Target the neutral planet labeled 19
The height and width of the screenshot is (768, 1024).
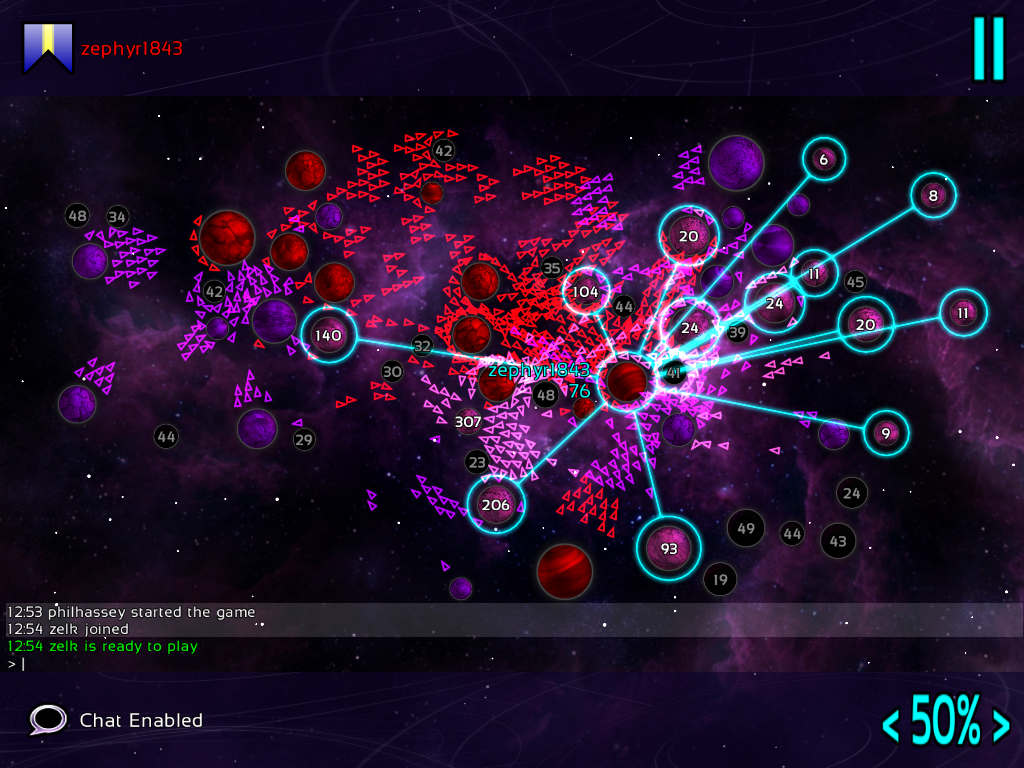coord(720,578)
